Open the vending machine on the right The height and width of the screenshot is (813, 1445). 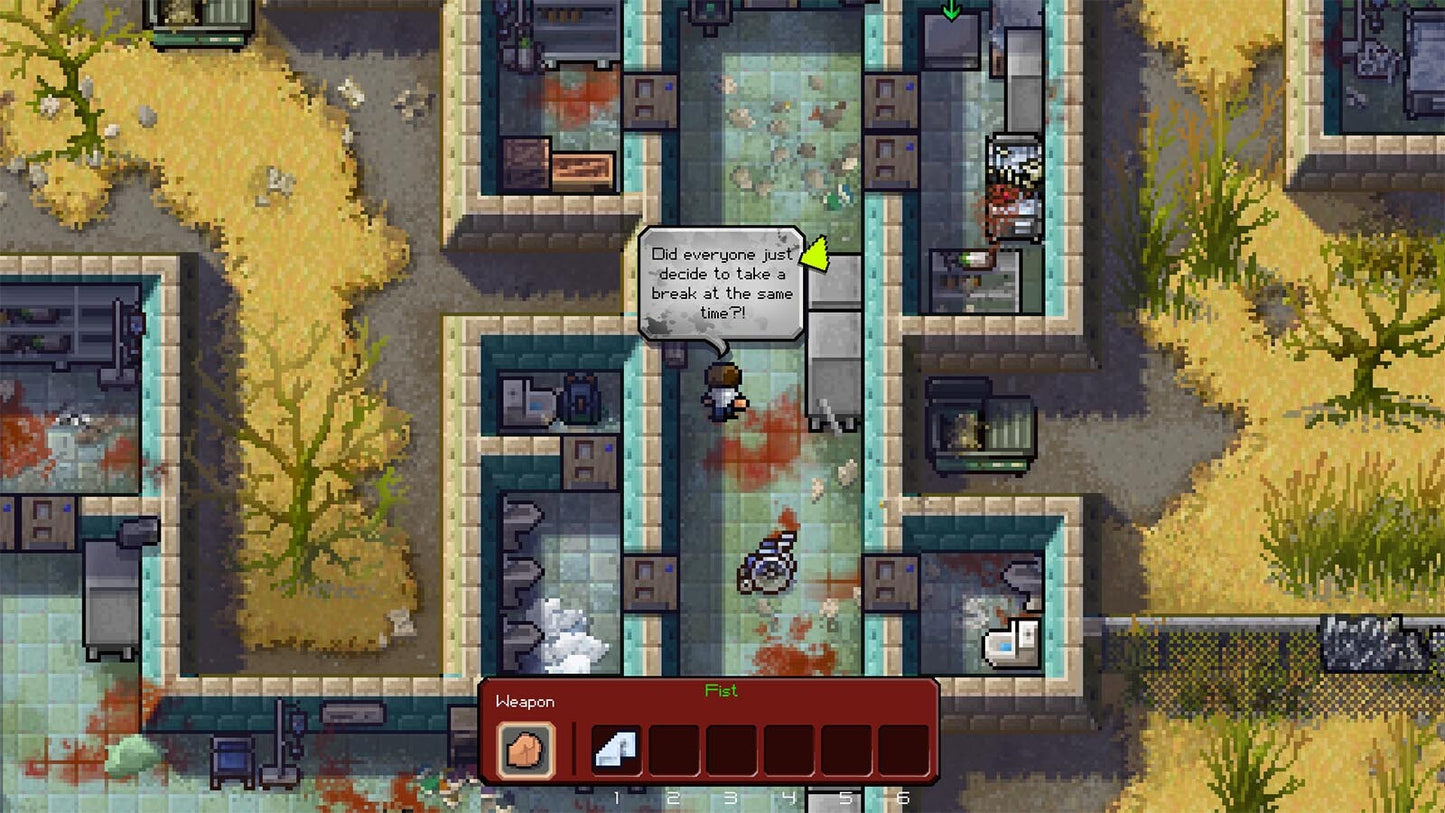(1012, 180)
